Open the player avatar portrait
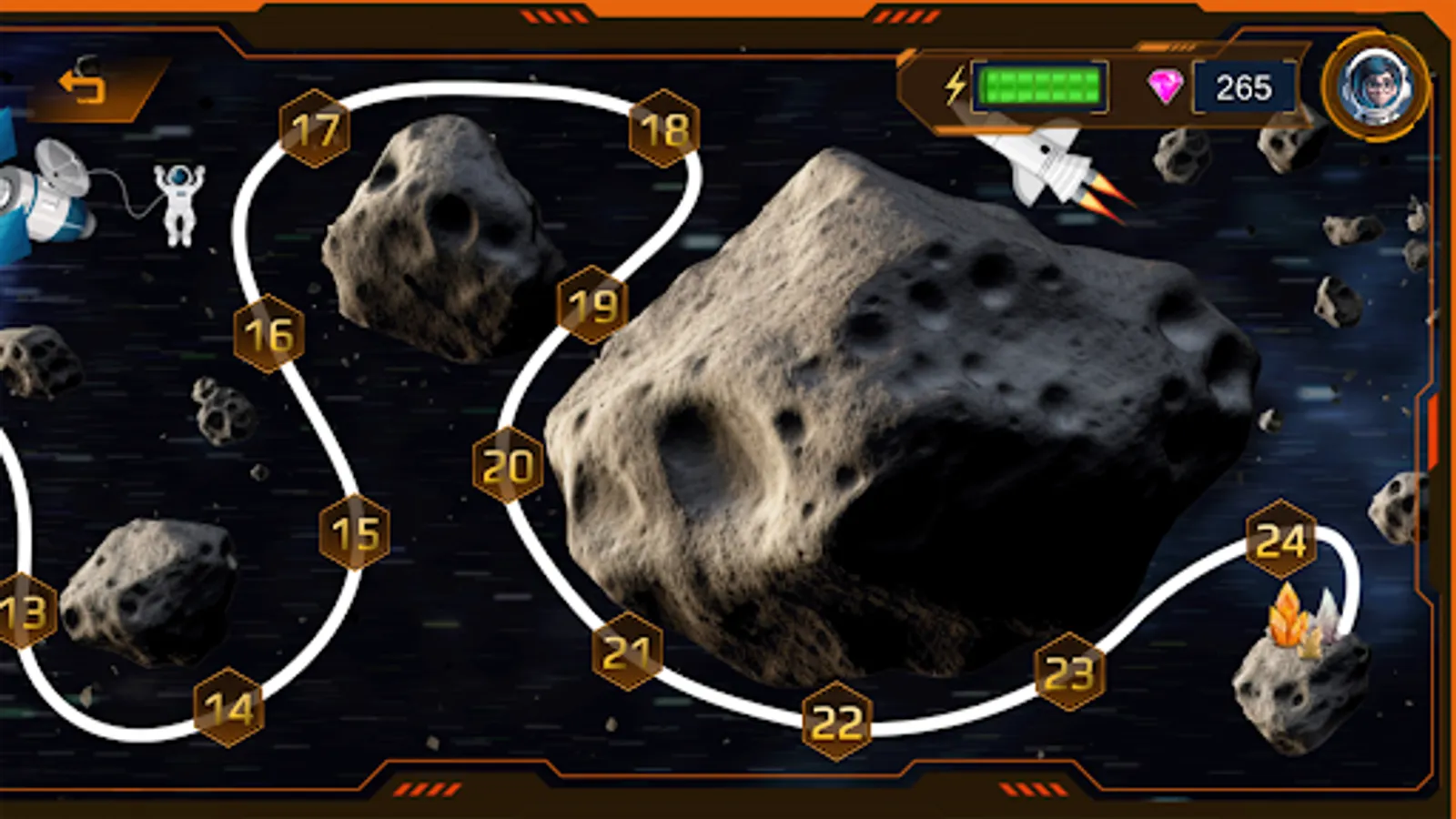Viewport: 1456px width, 819px height. [1373, 86]
